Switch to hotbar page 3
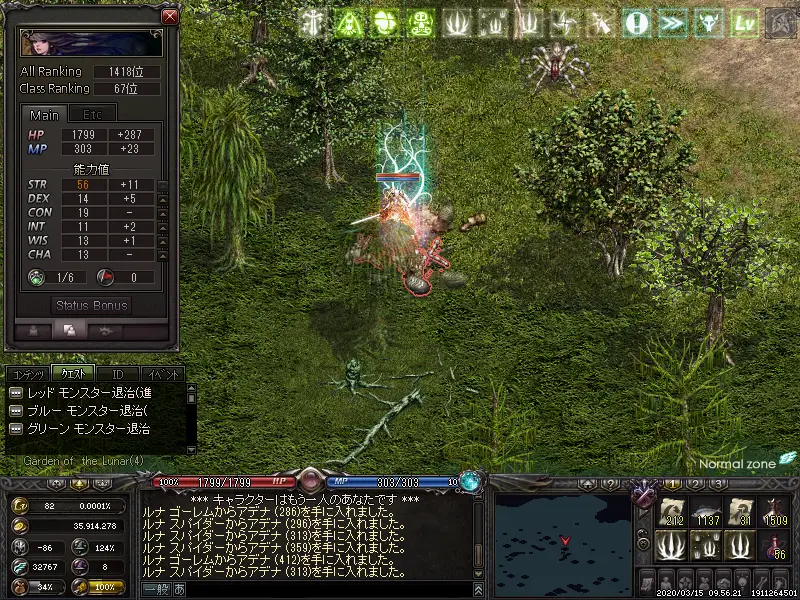The height and width of the screenshot is (600, 800). (x=718, y=485)
